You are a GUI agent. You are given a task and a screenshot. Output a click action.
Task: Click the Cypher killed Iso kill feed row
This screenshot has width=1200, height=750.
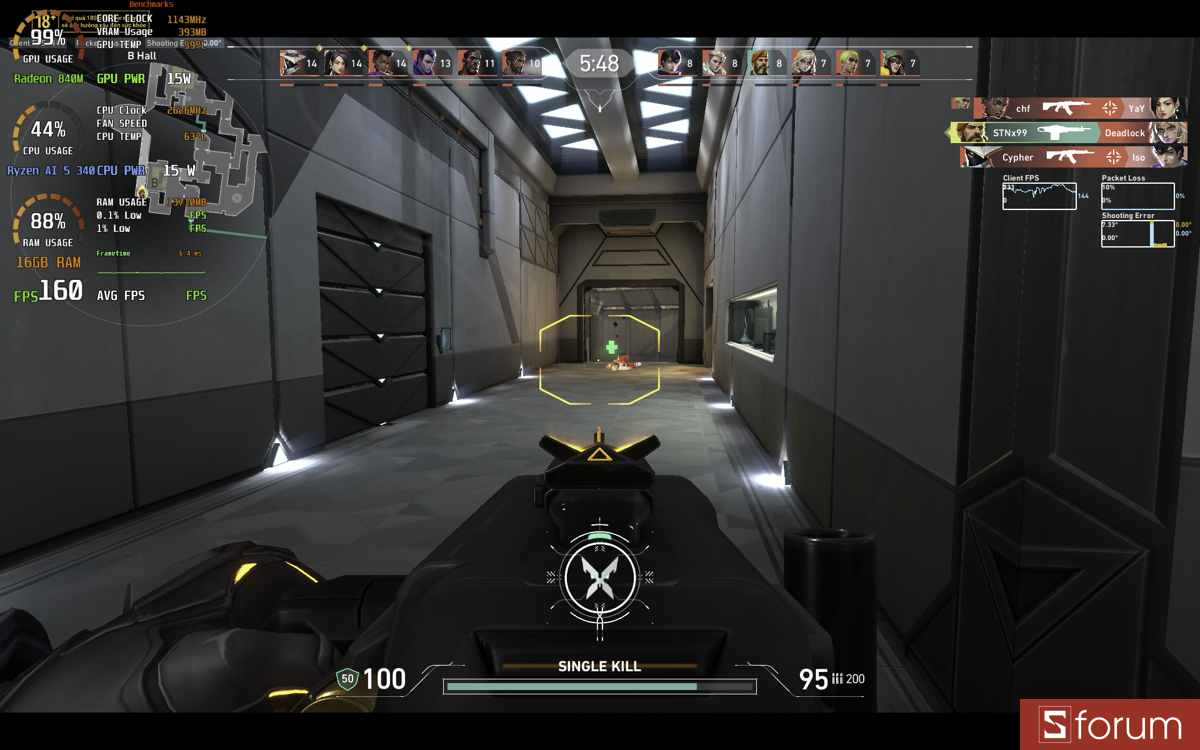pos(1072,157)
